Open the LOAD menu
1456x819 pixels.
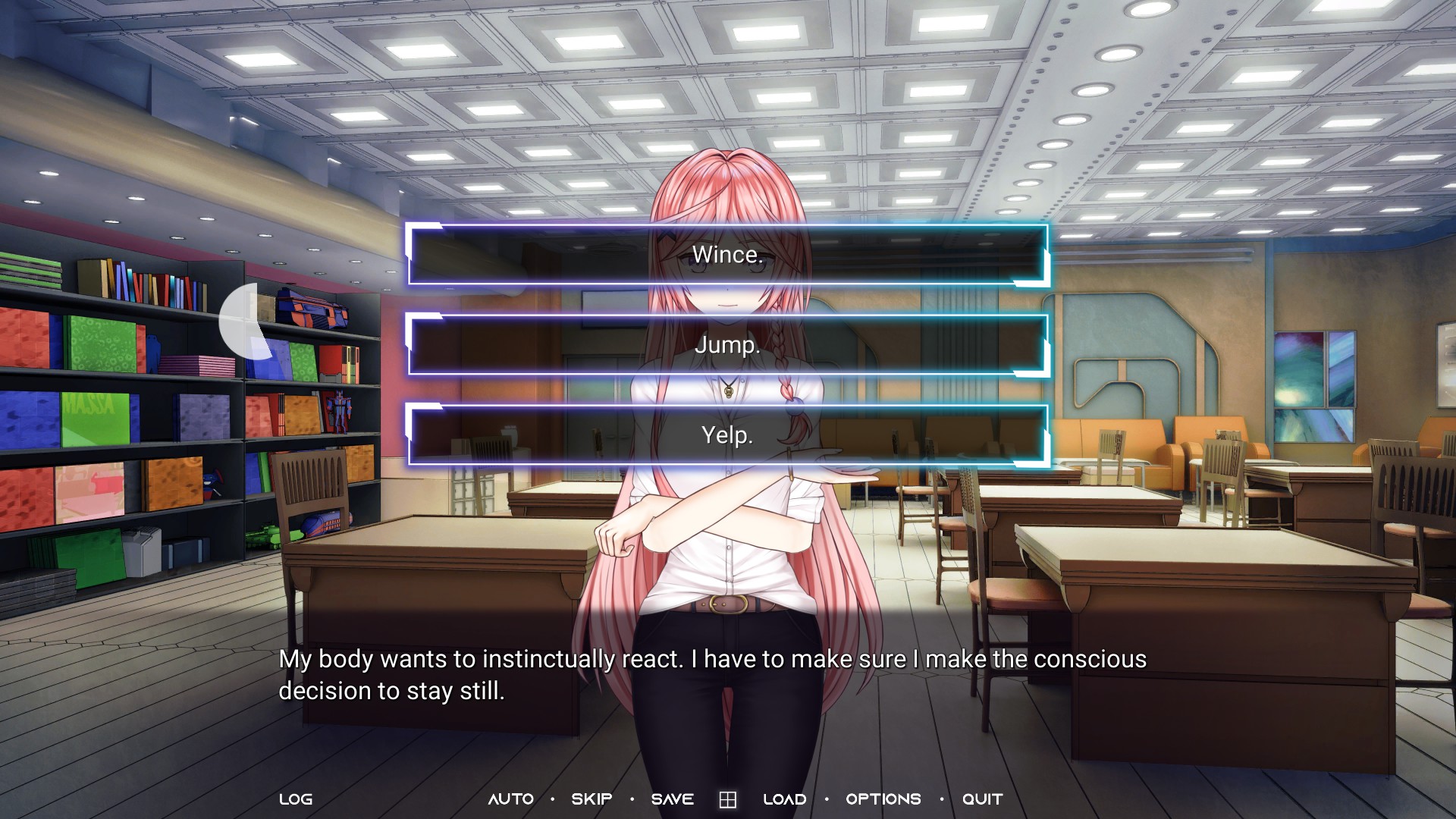pos(785,799)
